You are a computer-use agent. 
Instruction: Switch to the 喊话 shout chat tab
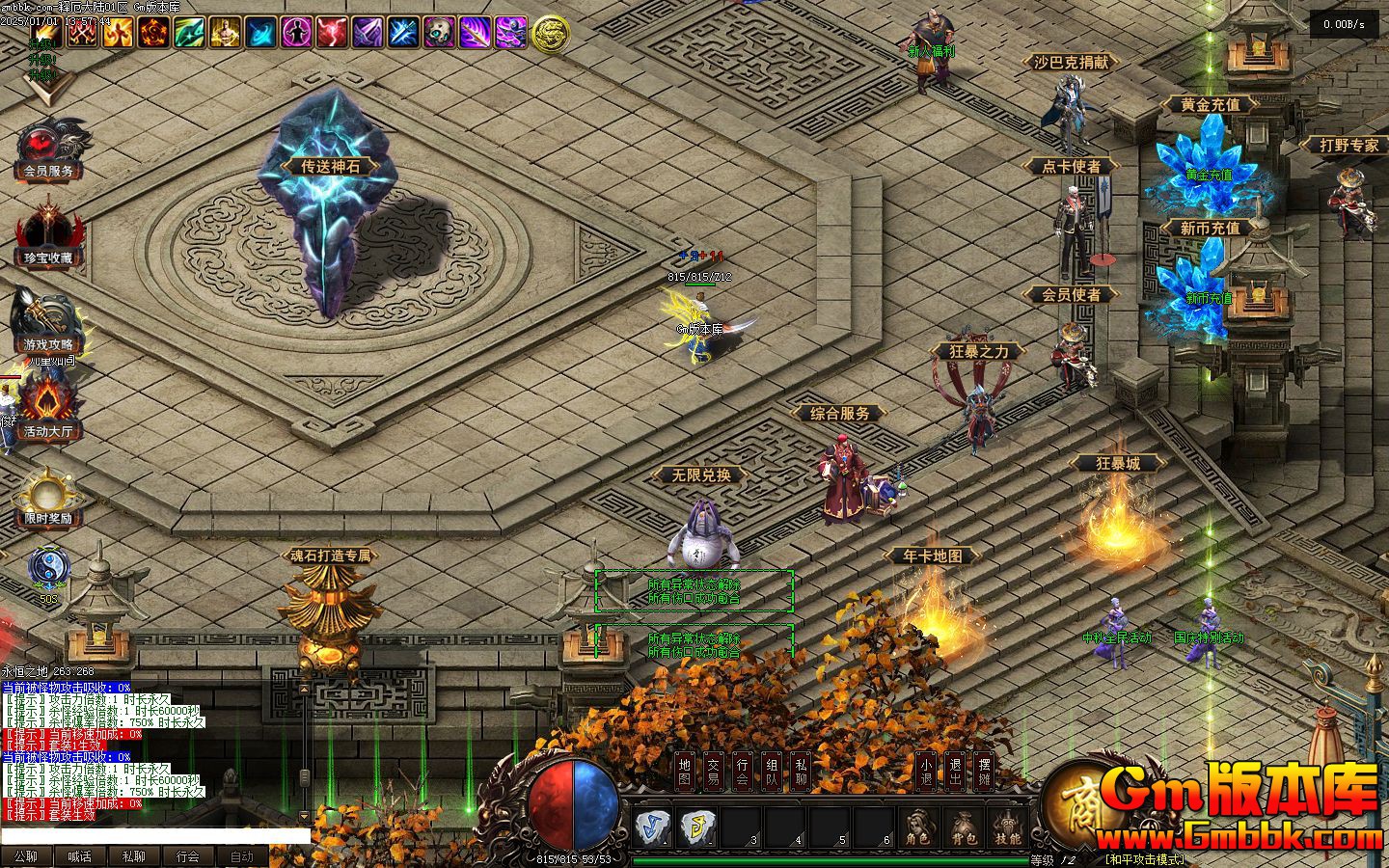(x=79, y=856)
